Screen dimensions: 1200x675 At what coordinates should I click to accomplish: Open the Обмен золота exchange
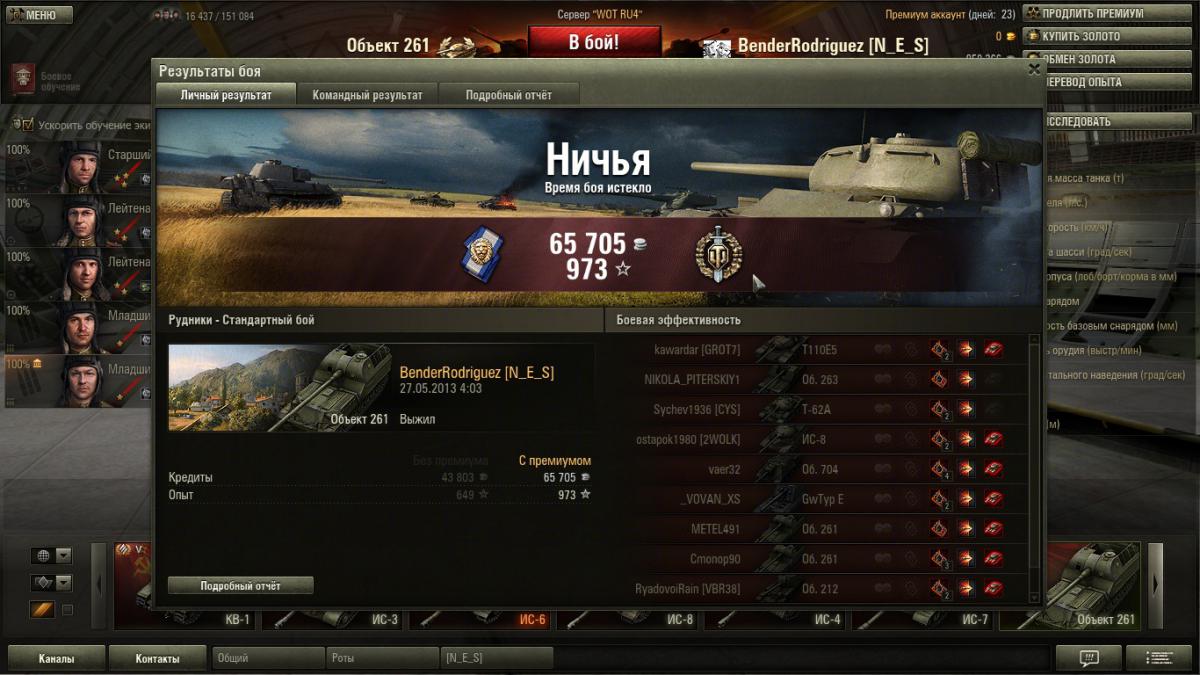[1086, 59]
